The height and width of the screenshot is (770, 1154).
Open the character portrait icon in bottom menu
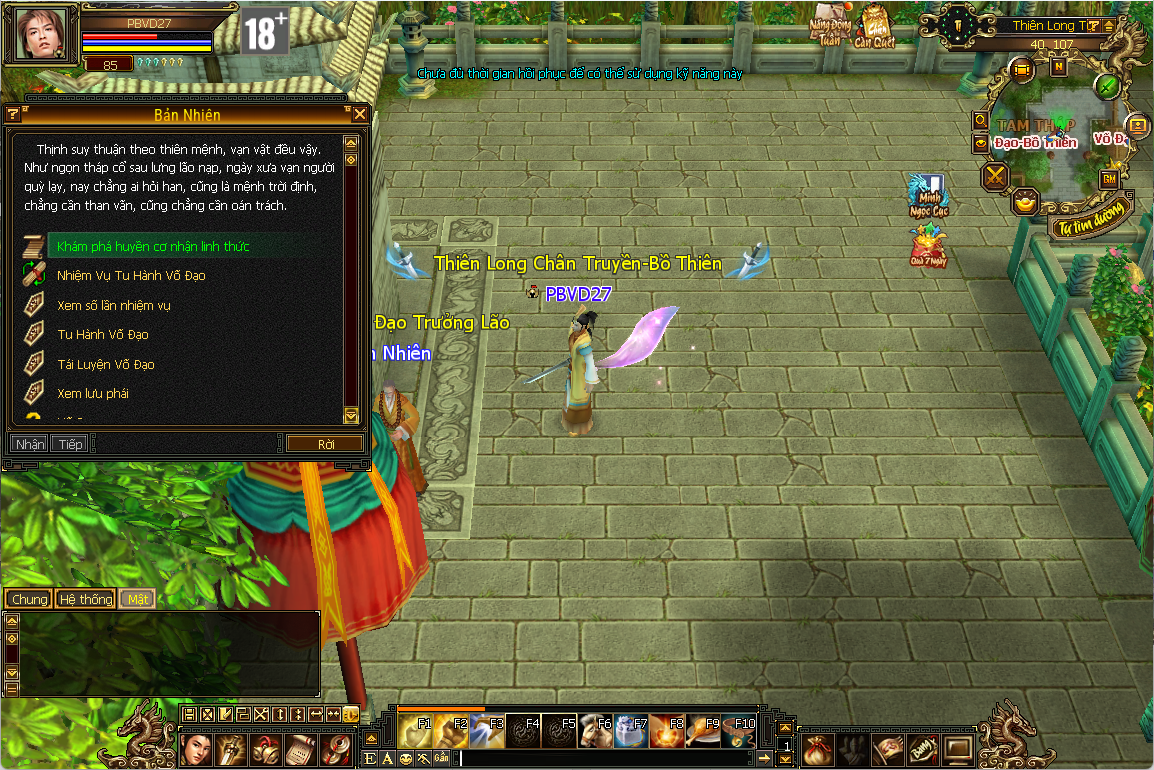[197, 747]
